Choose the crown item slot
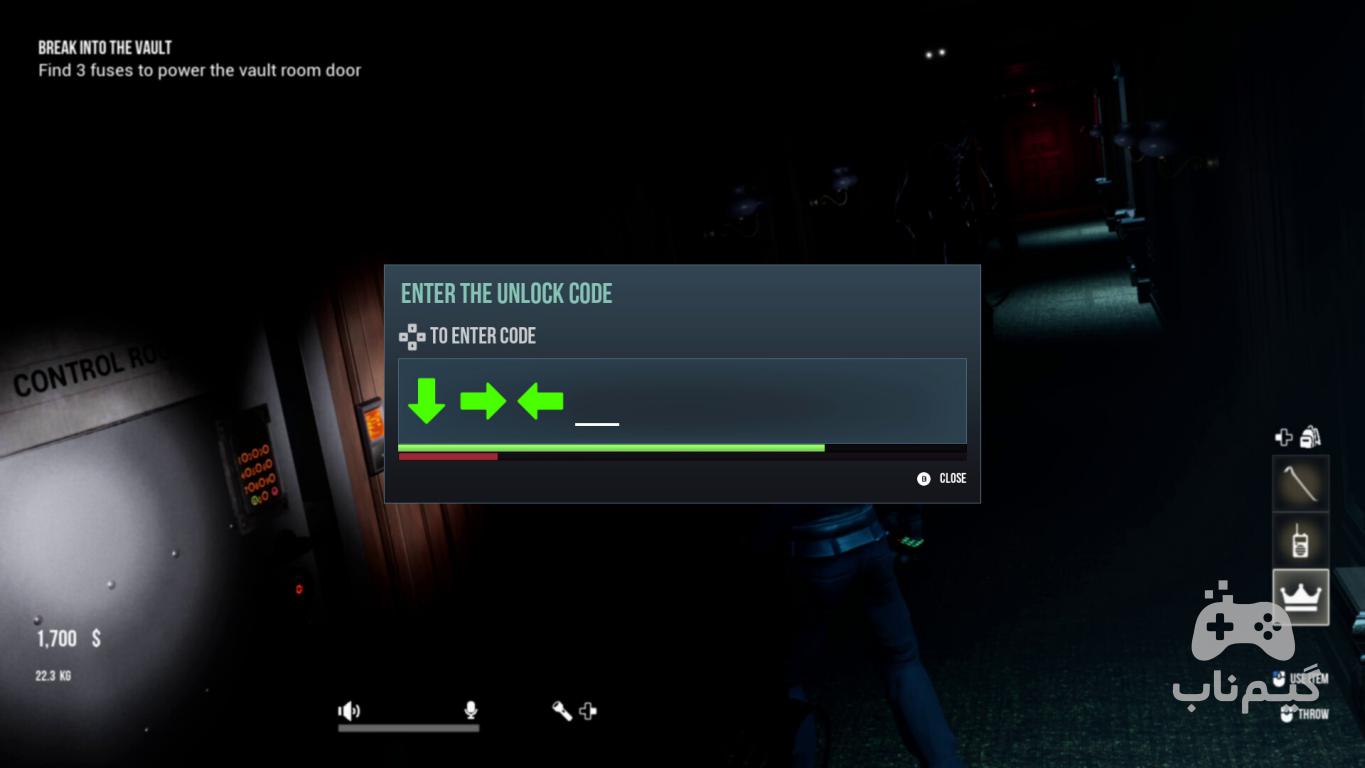 click(1300, 597)
